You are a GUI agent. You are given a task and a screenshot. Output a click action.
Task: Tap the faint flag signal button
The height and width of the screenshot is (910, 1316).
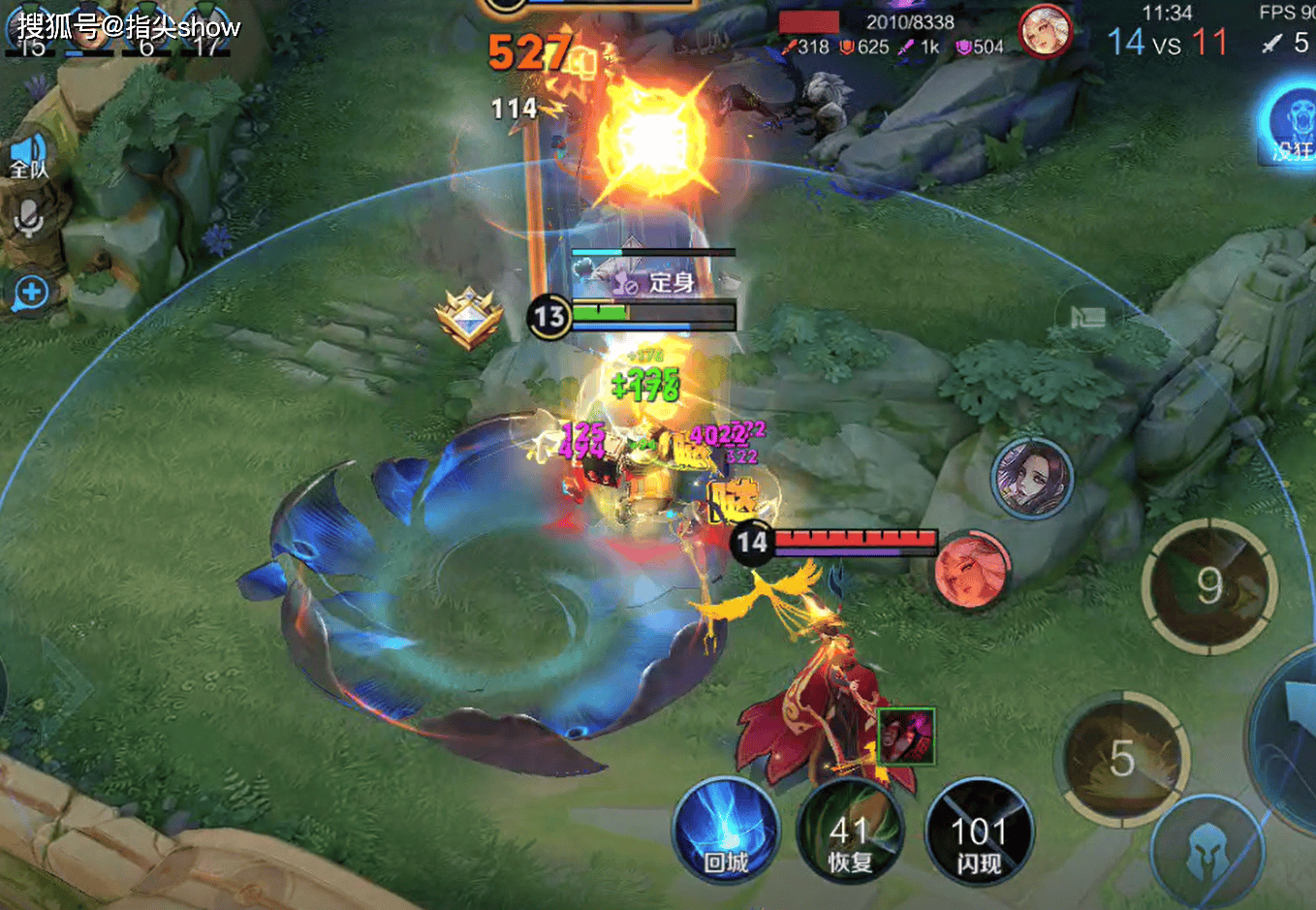1088,316
